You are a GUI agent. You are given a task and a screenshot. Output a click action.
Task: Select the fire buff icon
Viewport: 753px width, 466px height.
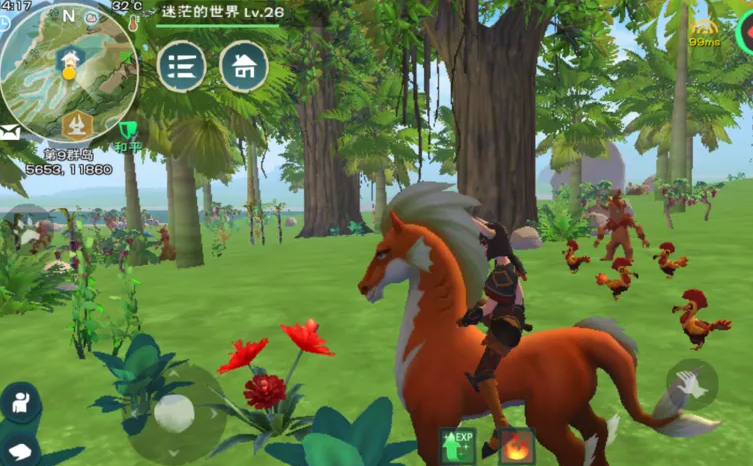(517, 446)
